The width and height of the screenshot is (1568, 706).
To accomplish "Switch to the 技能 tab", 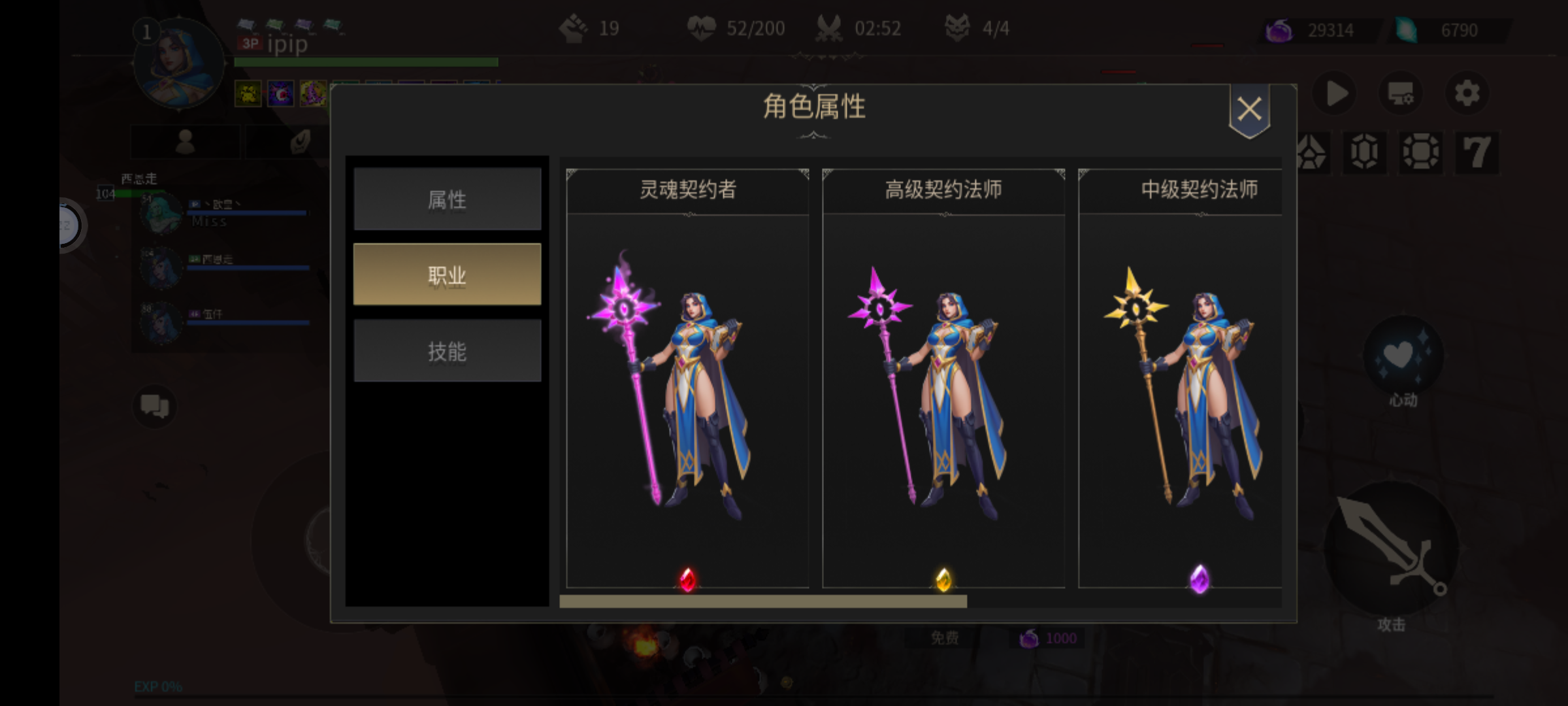I will [448, 352].
